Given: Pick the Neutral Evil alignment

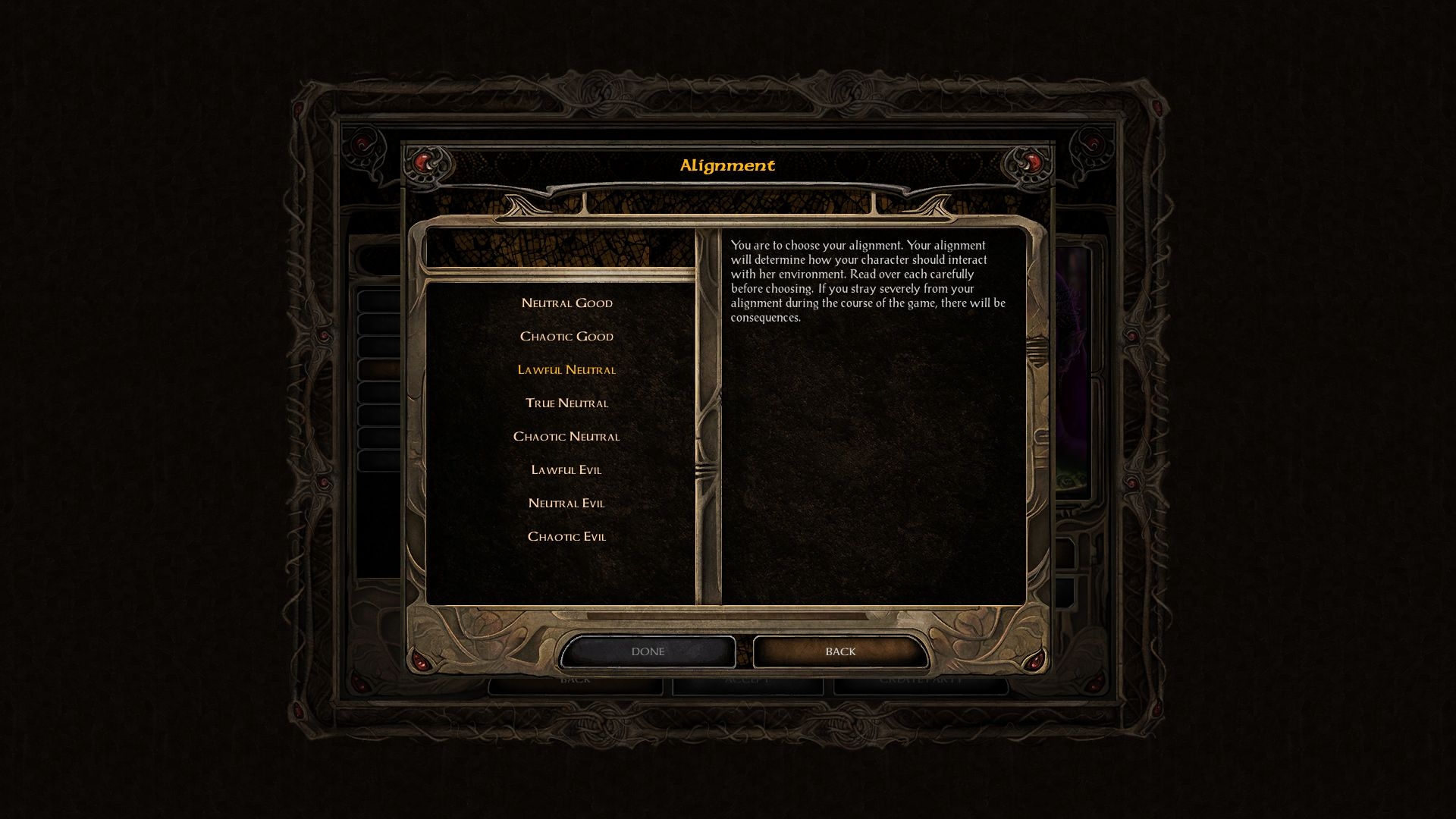Looking at the screenshot, I should [x=566, y=504].
